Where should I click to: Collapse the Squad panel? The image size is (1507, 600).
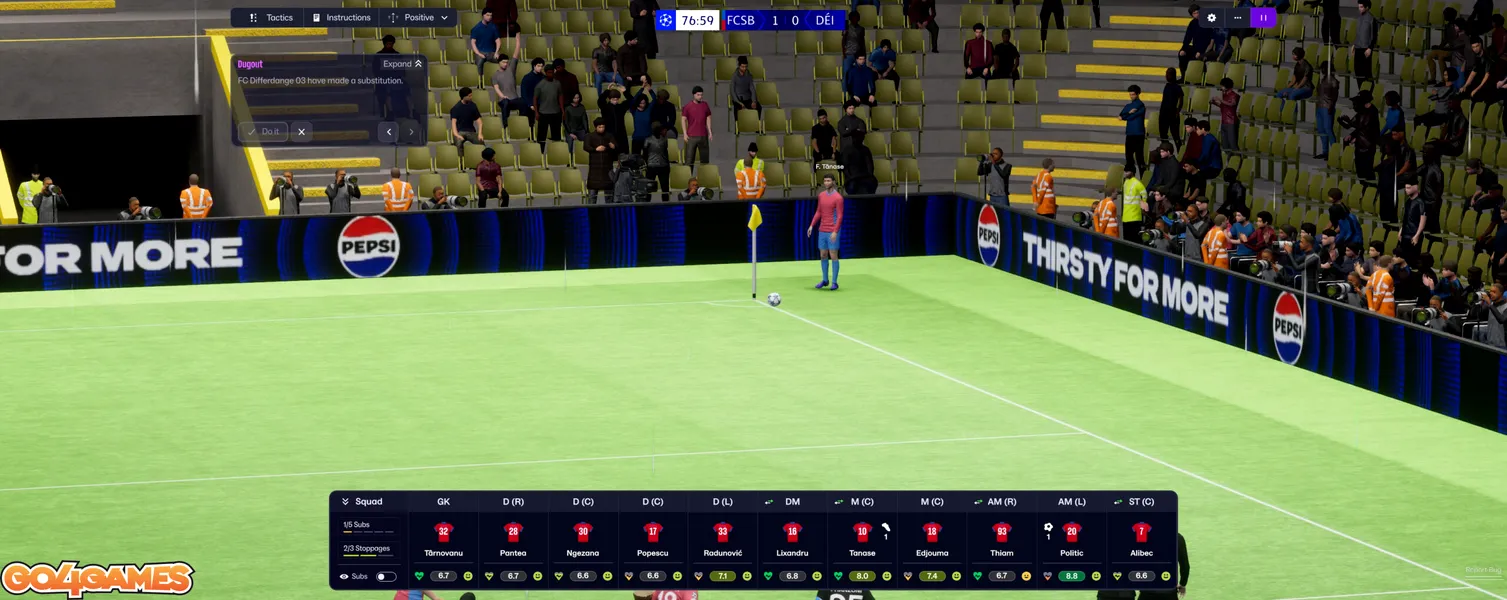coord(346,502)
